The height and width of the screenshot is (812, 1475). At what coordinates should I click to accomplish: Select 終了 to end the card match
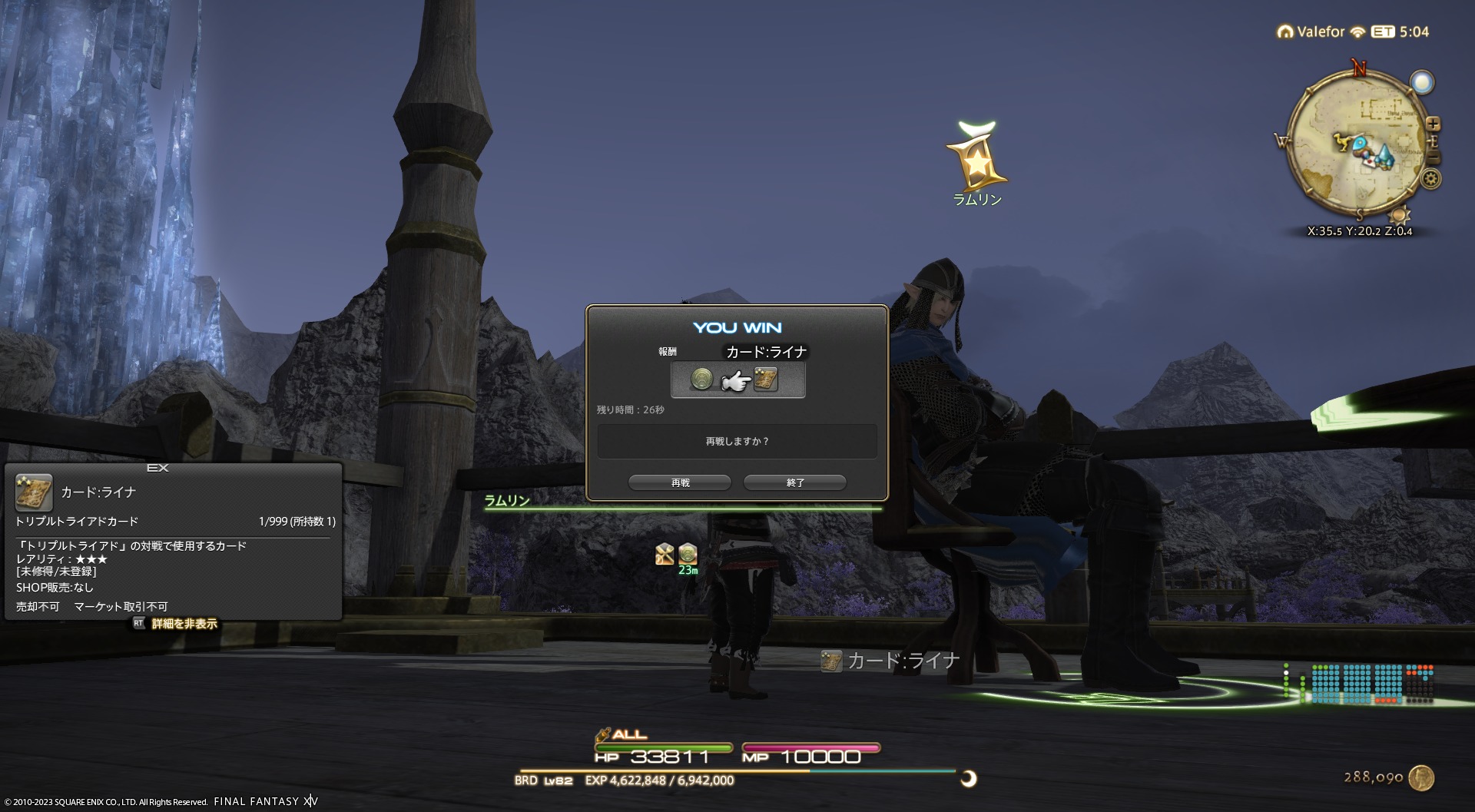[795, 482]
